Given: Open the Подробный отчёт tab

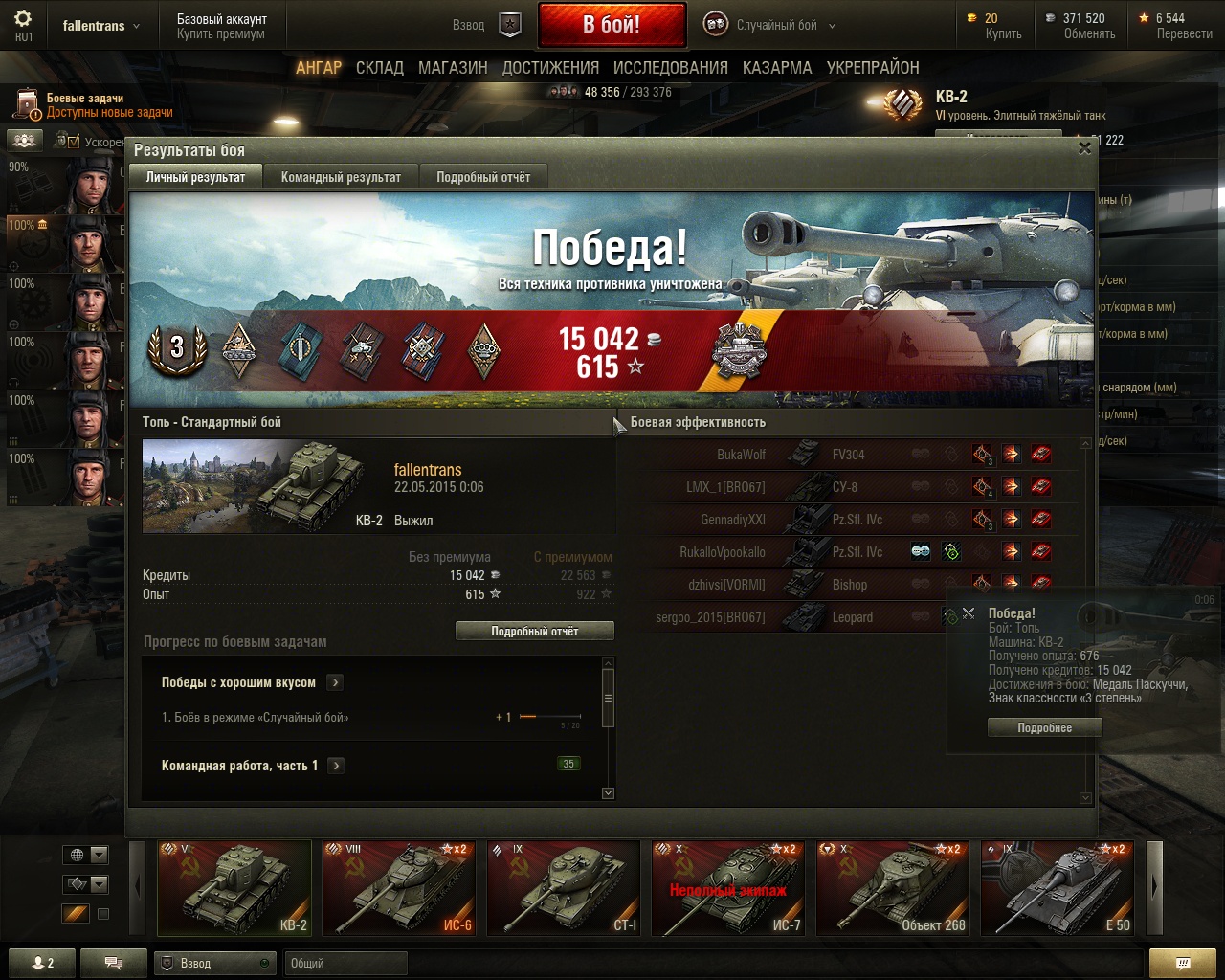Looking at the screenshot, I should 483,177.
